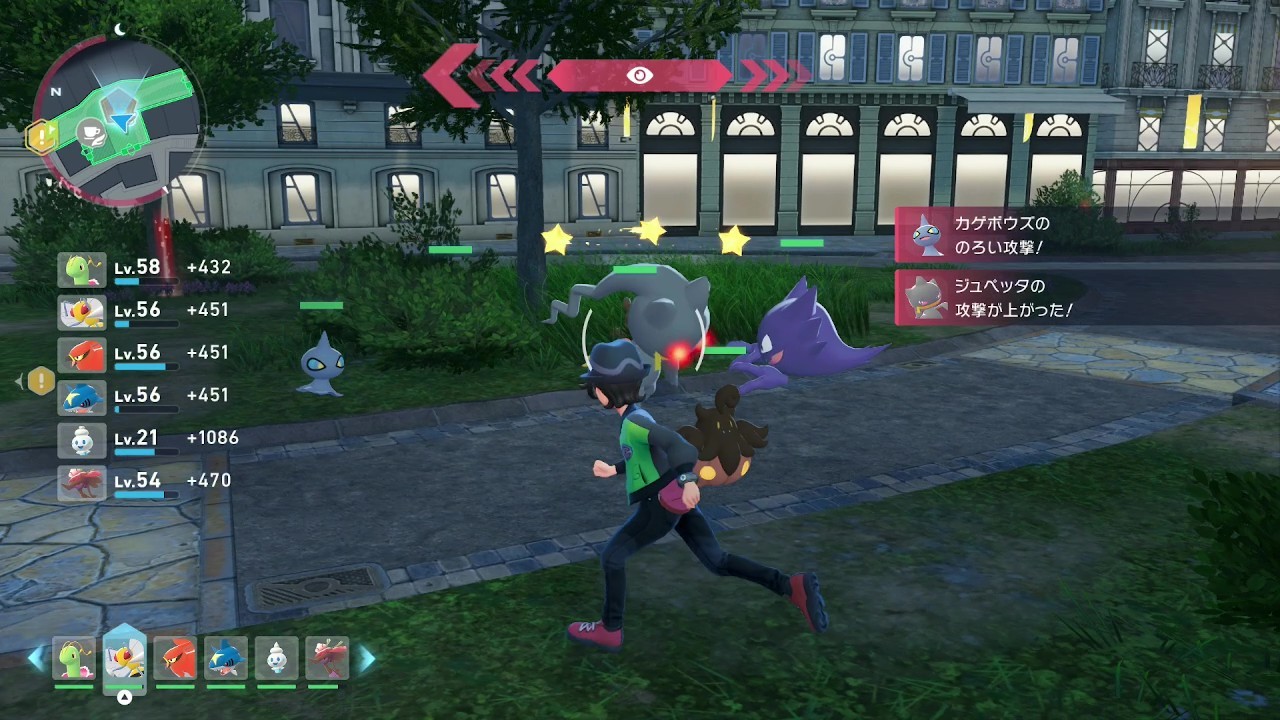This screenshot has width=1280, height=720.
Task: Pick the Lv.54 party row
Action: click(x=145, y=481)
